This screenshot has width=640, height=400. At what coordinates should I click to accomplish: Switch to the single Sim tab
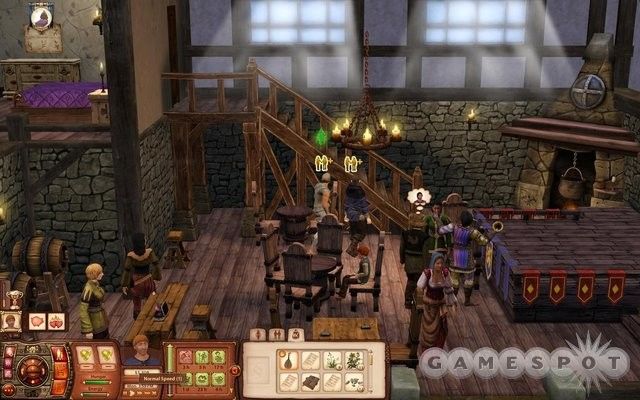coord(258,334)
